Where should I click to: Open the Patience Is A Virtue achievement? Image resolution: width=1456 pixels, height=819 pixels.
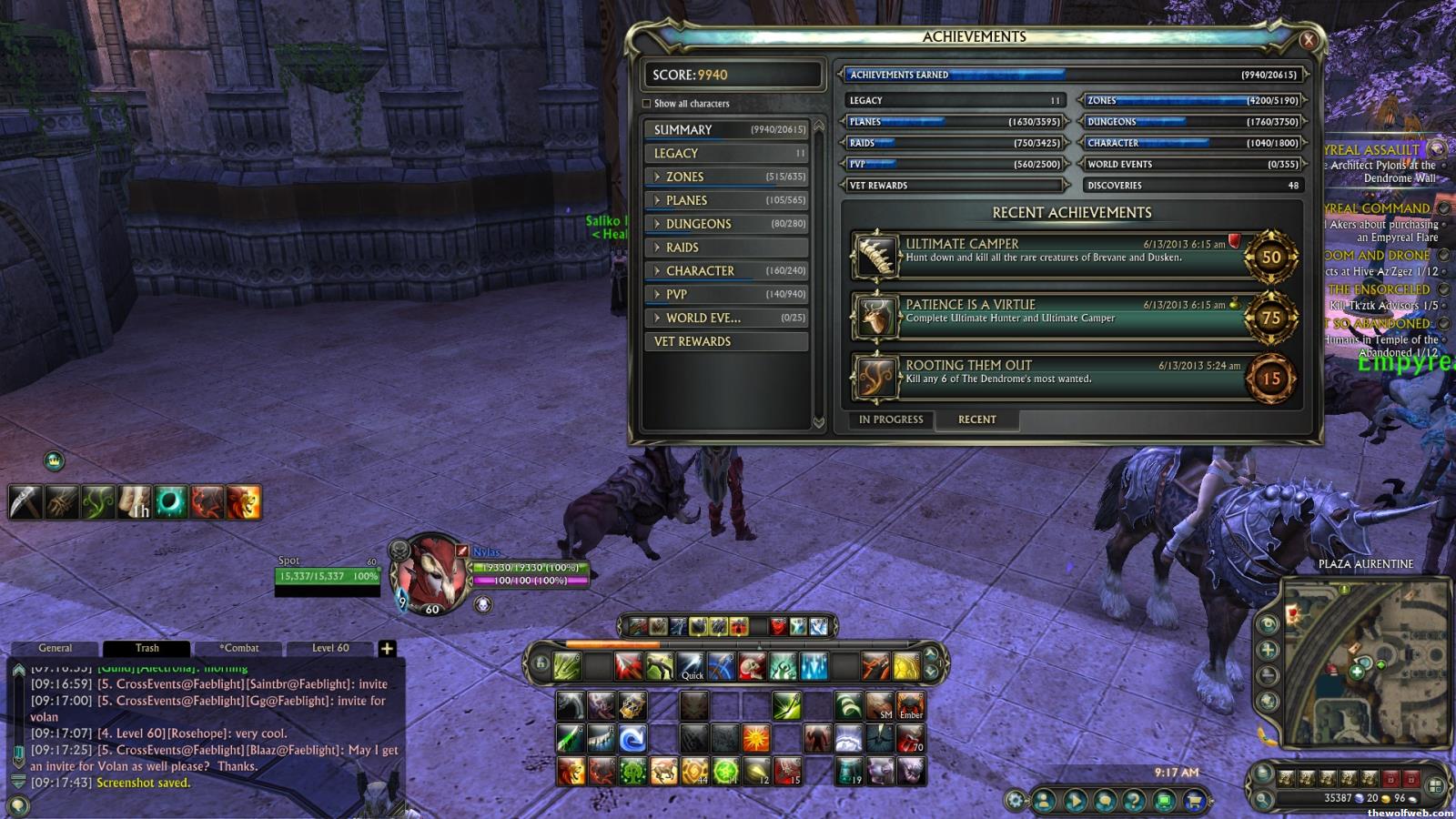pyautogui.click(x=1046, y=317)
